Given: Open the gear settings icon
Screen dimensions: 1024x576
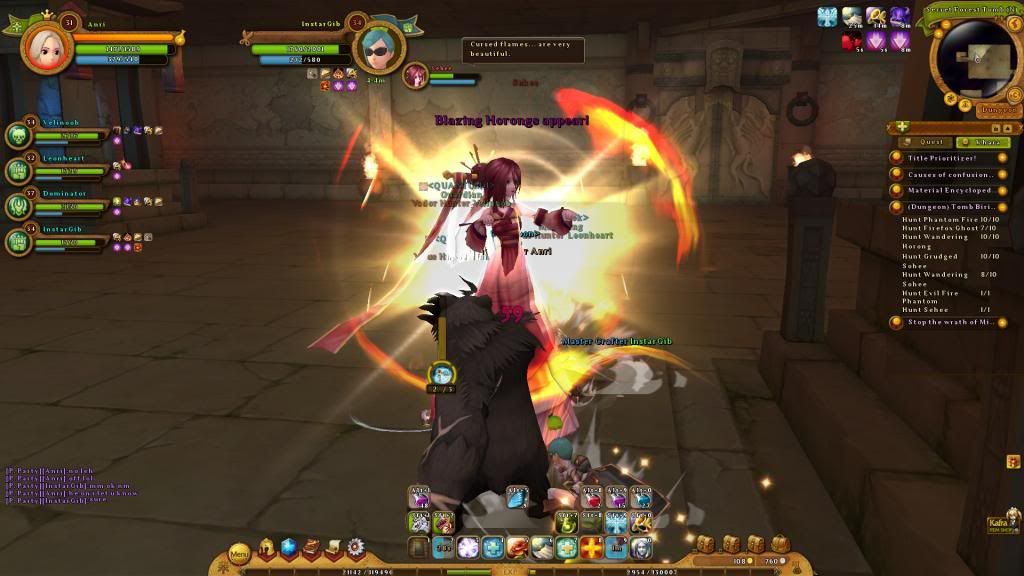Looking at the screenshot, I should pos(355,548).
